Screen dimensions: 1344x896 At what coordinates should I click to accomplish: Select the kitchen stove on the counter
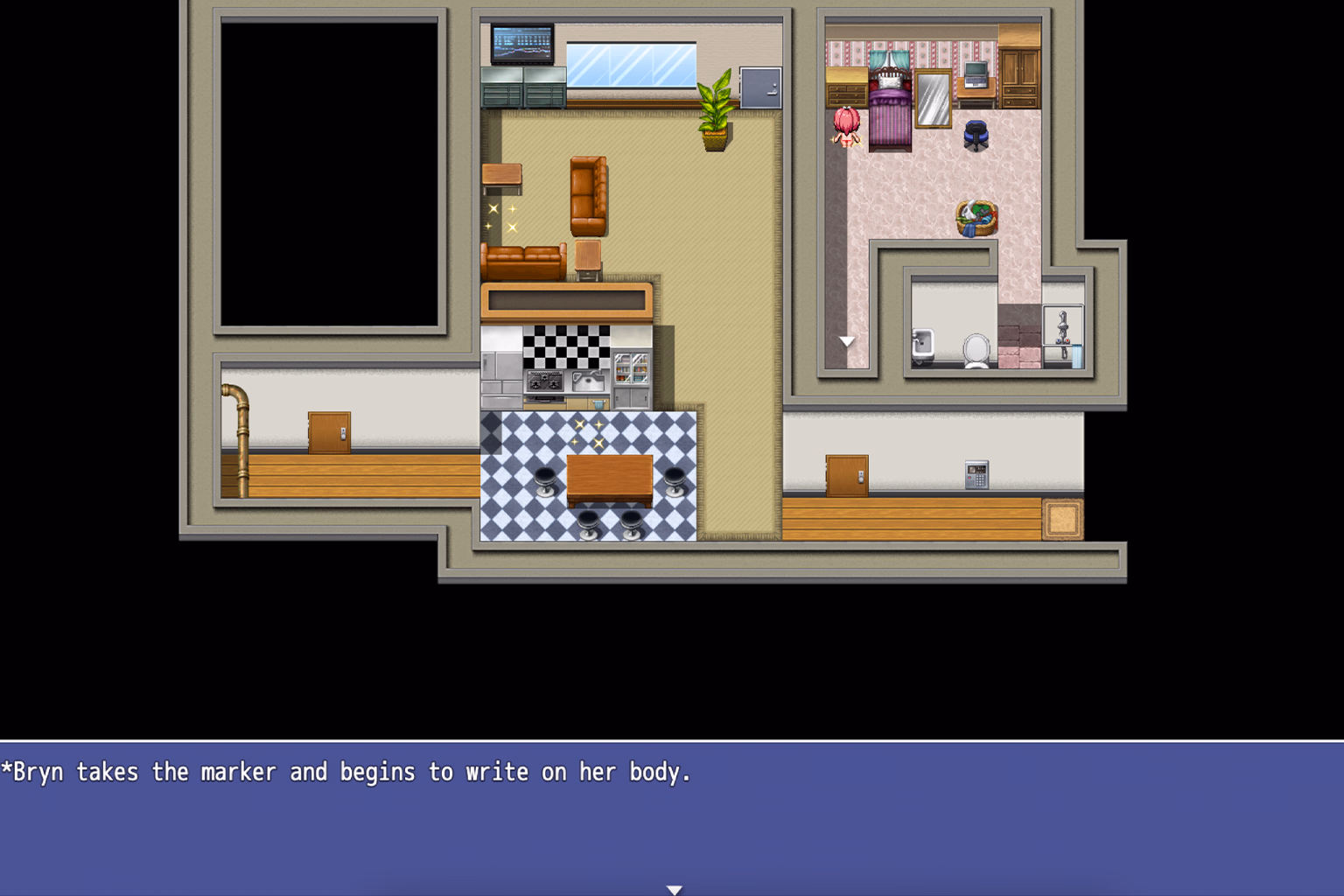point(543,382)
